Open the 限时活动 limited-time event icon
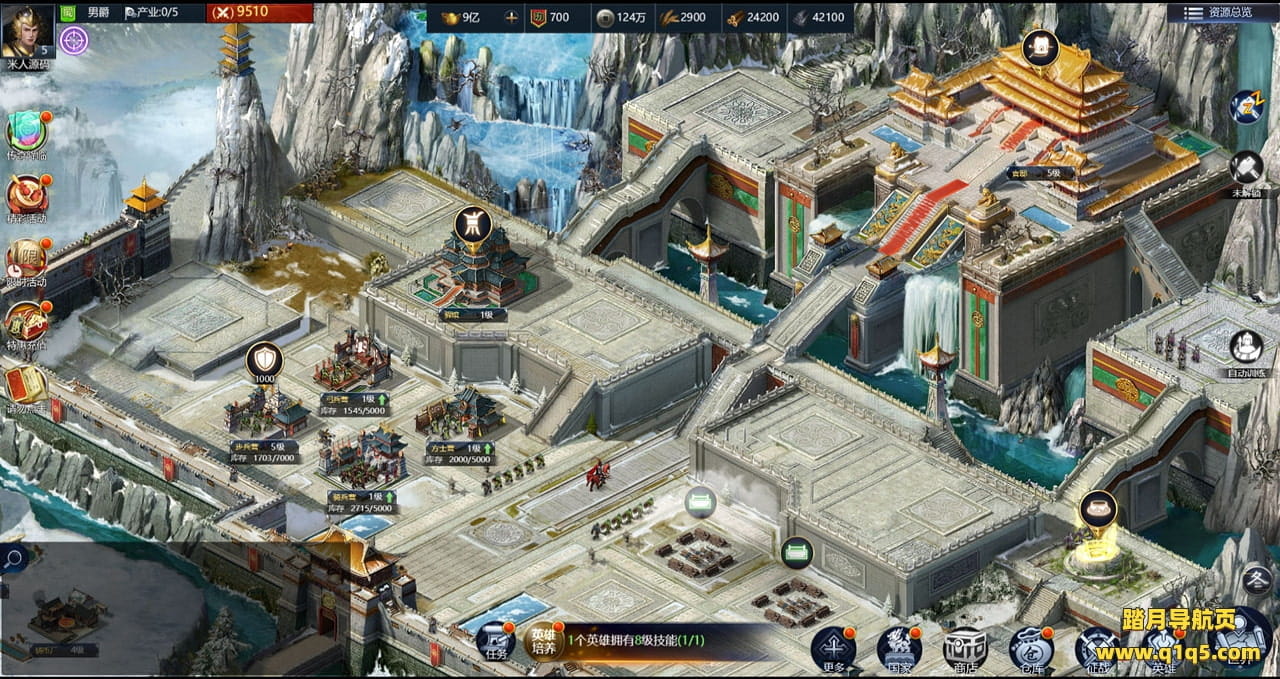 [x=27, y=259]
